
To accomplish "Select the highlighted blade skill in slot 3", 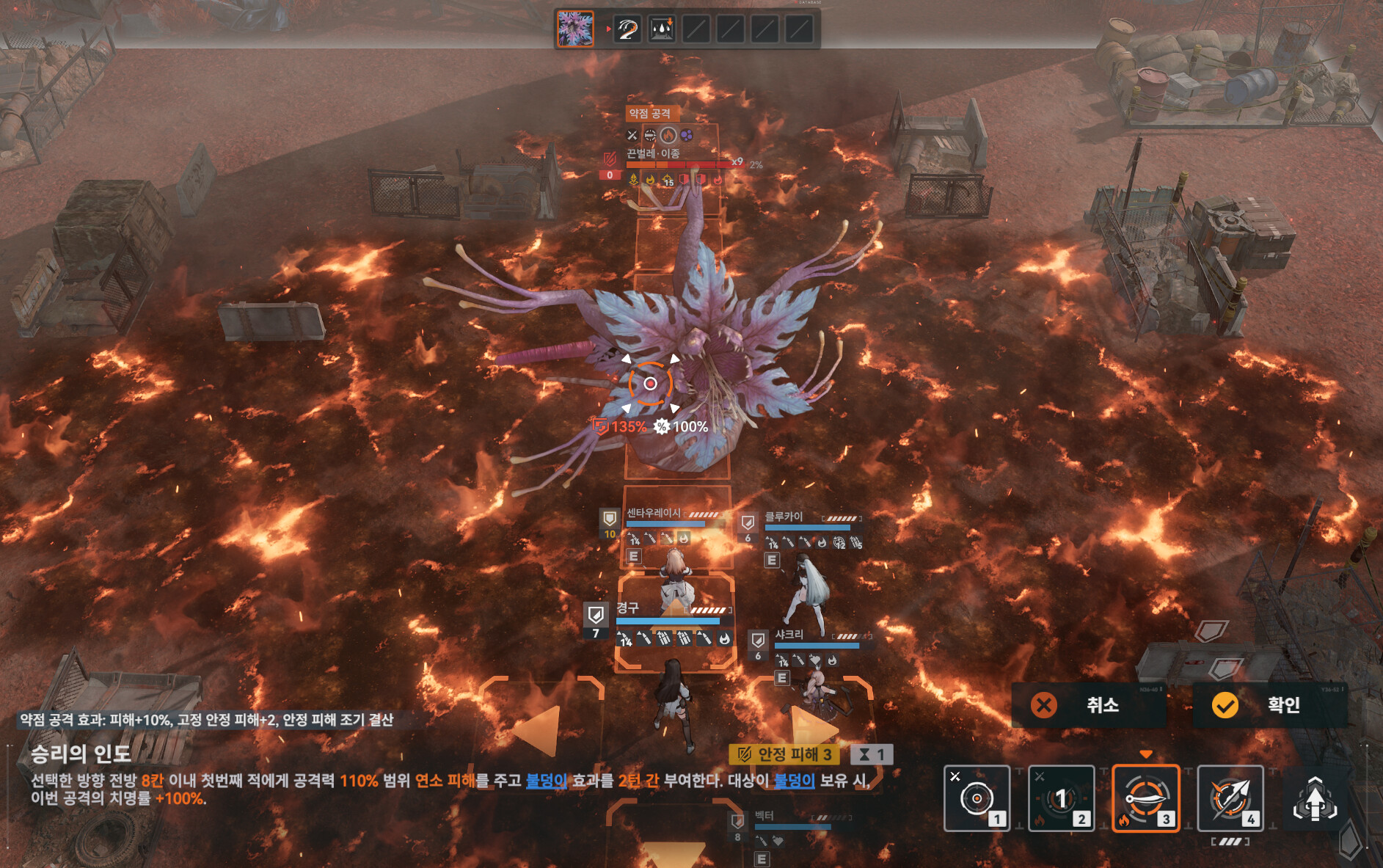I will tap(1145, 798).
